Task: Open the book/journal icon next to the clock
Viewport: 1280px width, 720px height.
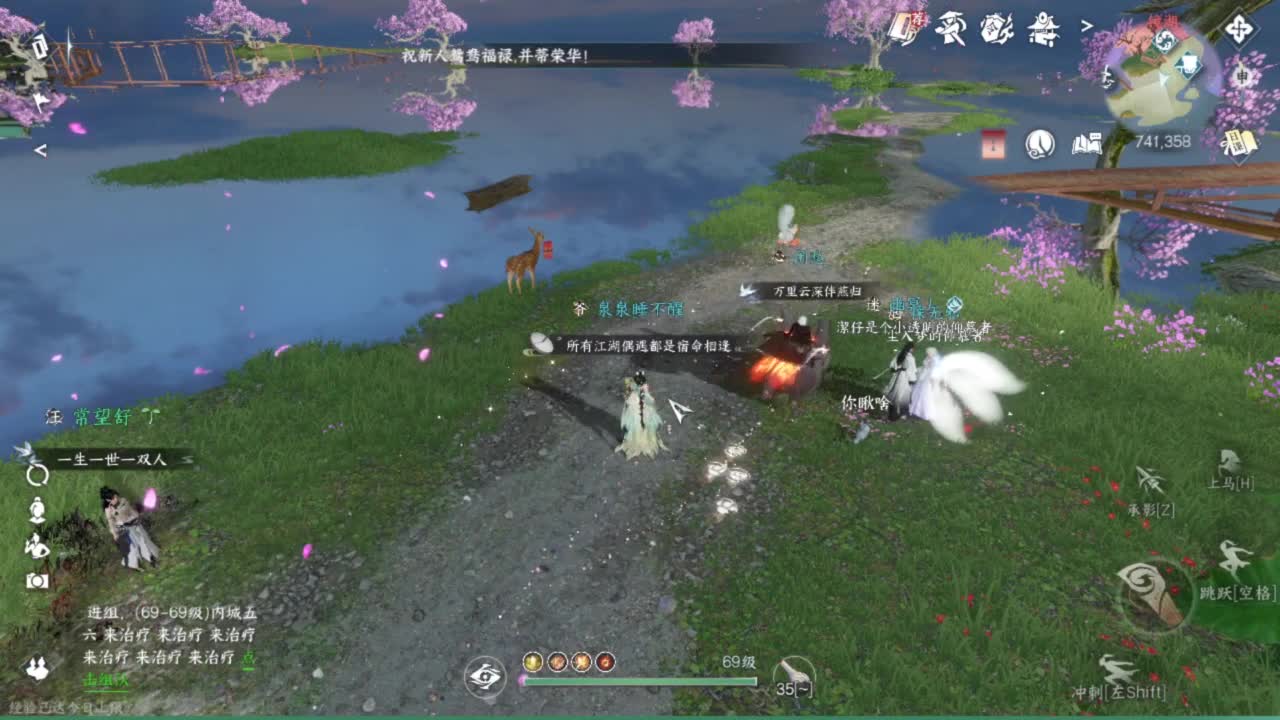Action: (1086, 144)
